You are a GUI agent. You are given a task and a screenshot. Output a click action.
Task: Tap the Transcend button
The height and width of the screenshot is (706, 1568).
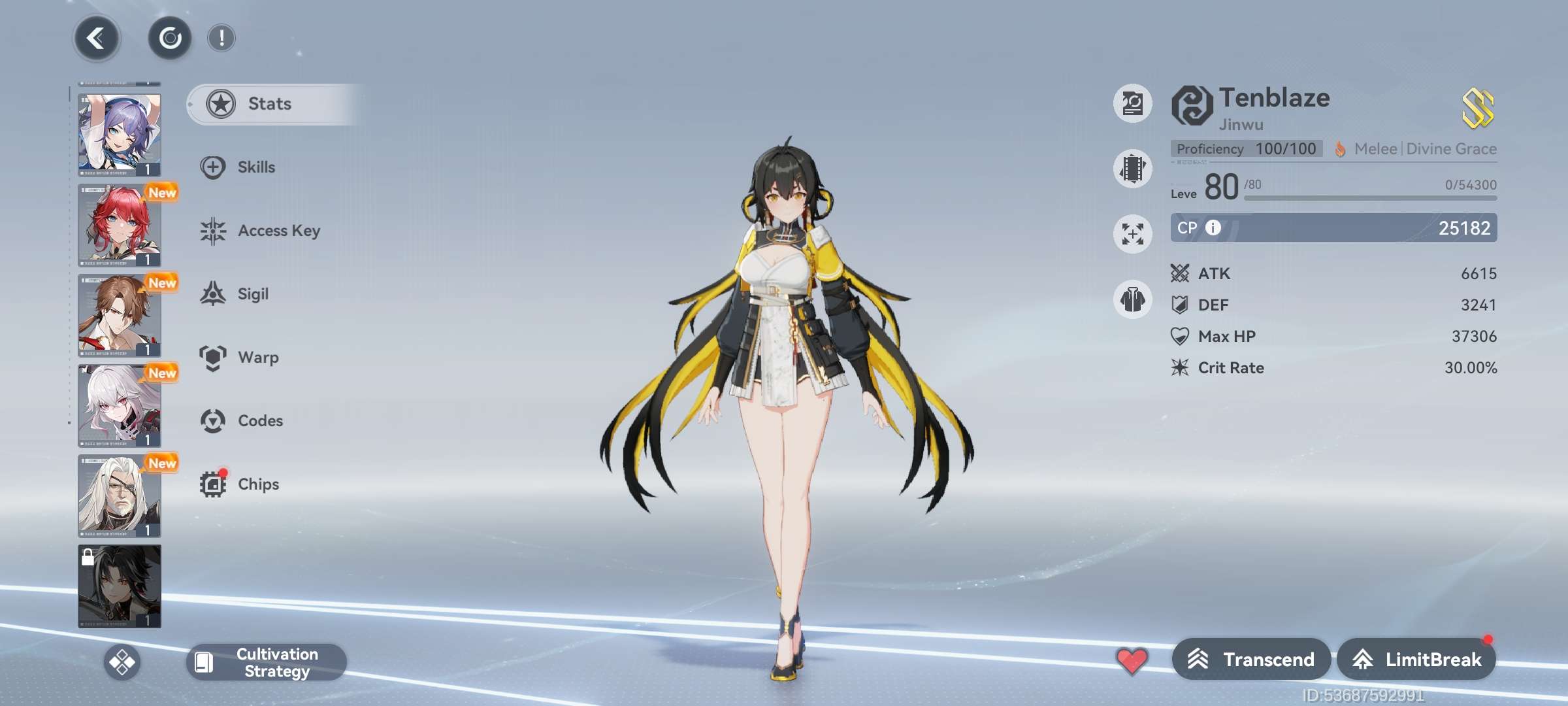[1251, 660]
